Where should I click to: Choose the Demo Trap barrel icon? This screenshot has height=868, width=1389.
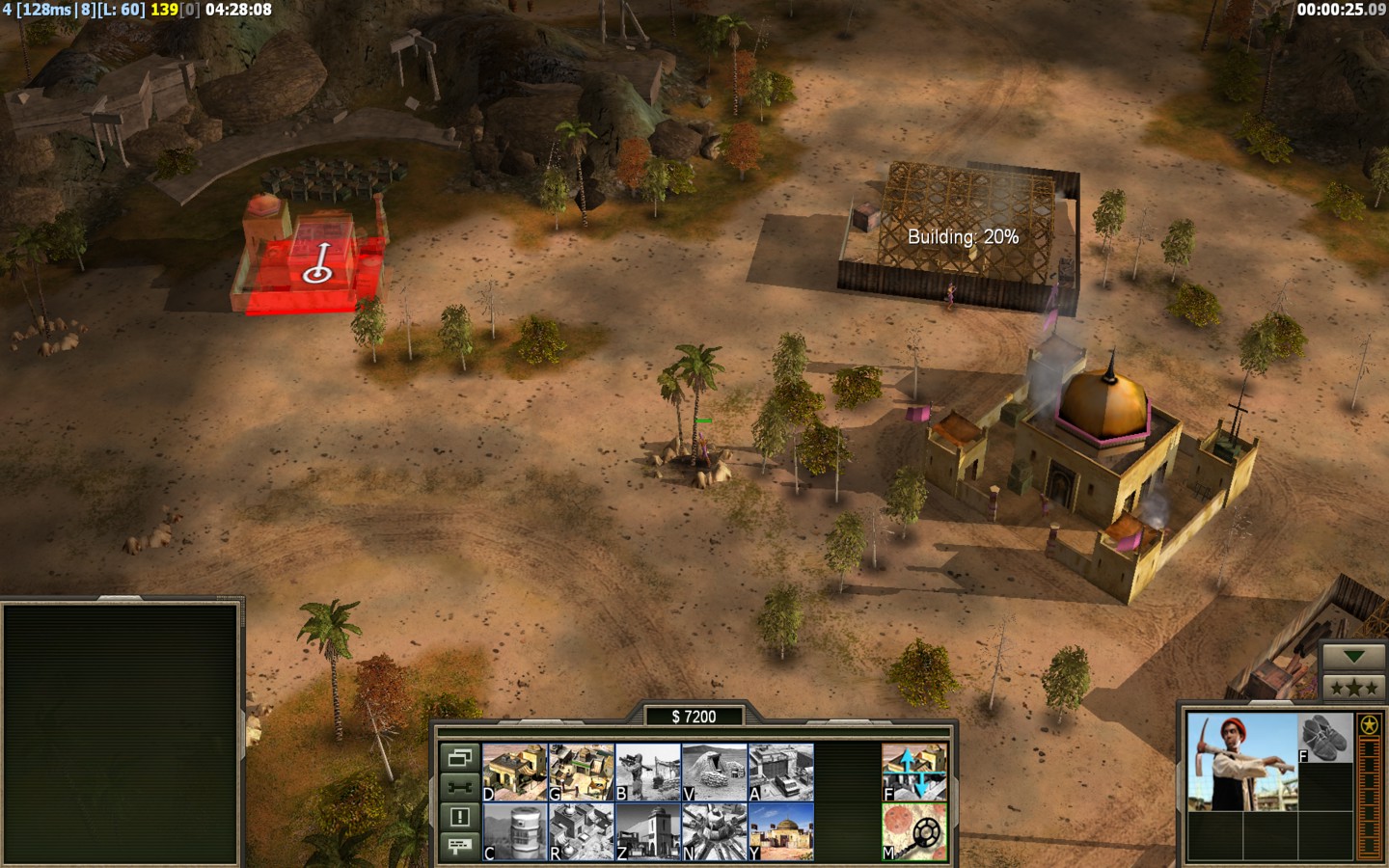pos(514,831)
